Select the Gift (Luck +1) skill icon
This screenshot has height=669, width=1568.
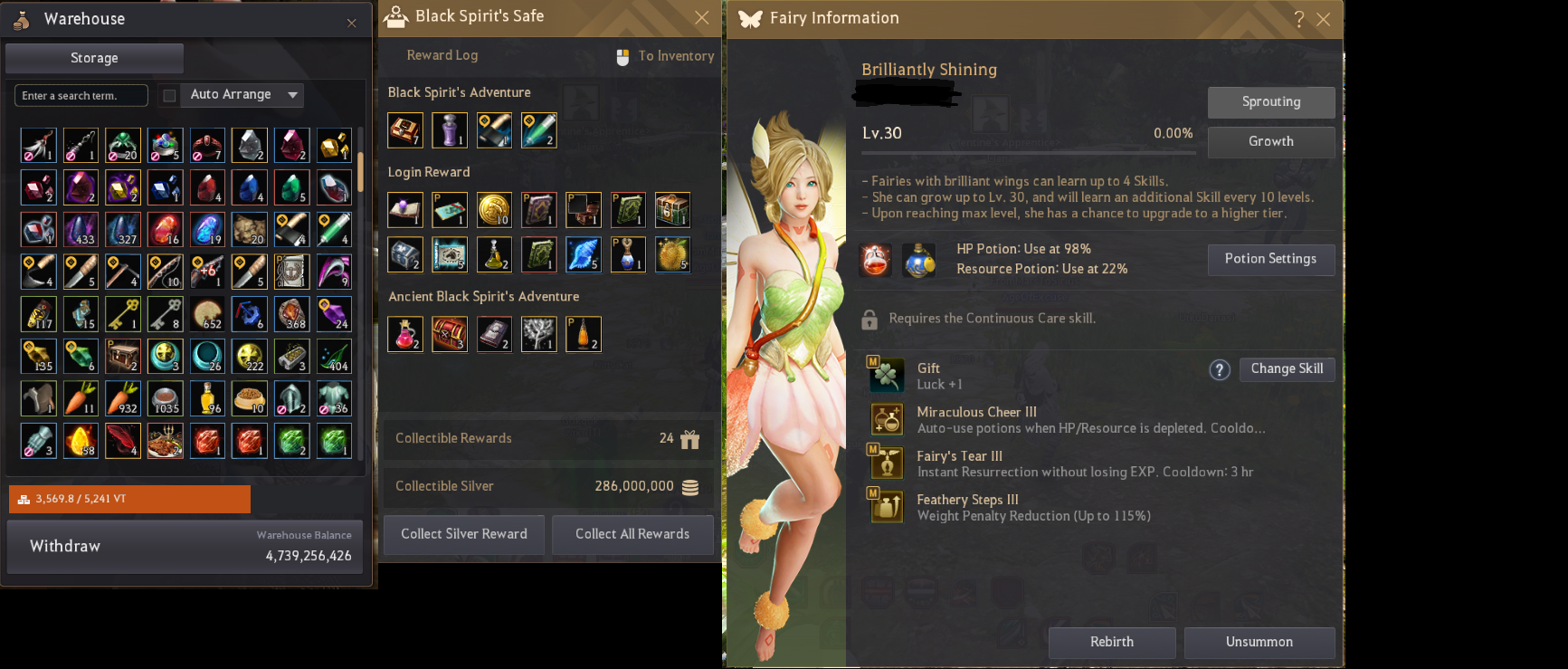pyautogui.click(x=887, y=374)
